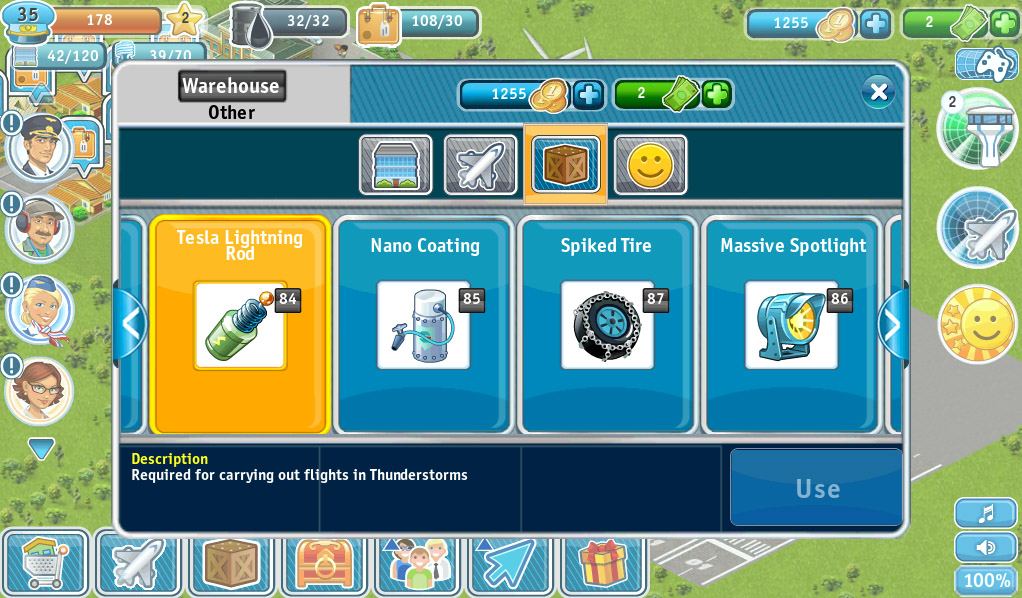1022x598 pixels.
Task: Add green cash in the Warehouse header
Action: click(716, 95)
